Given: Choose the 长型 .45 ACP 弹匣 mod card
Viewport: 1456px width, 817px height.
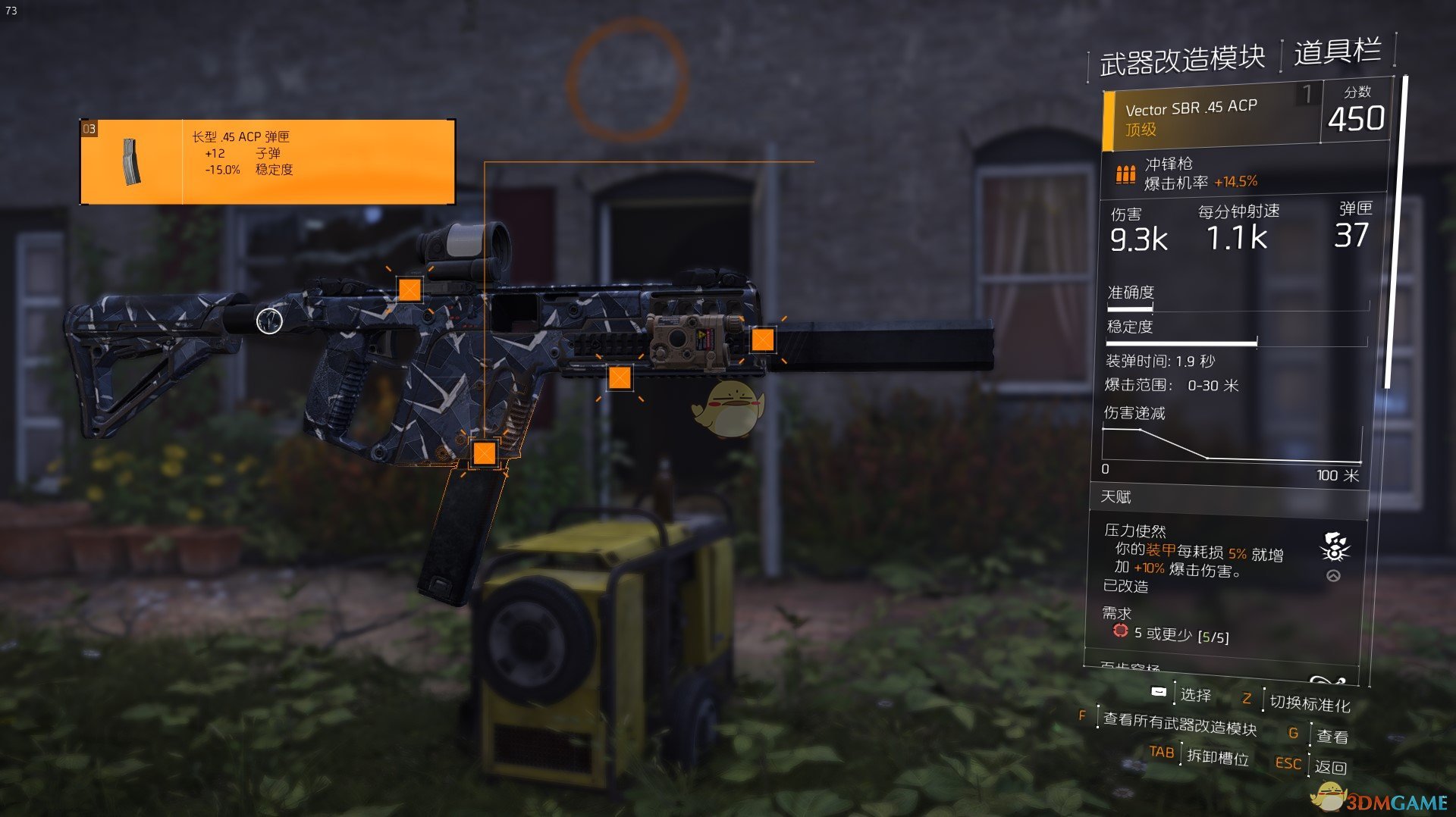Looking at the screenshot, I should tap(268, 161).
